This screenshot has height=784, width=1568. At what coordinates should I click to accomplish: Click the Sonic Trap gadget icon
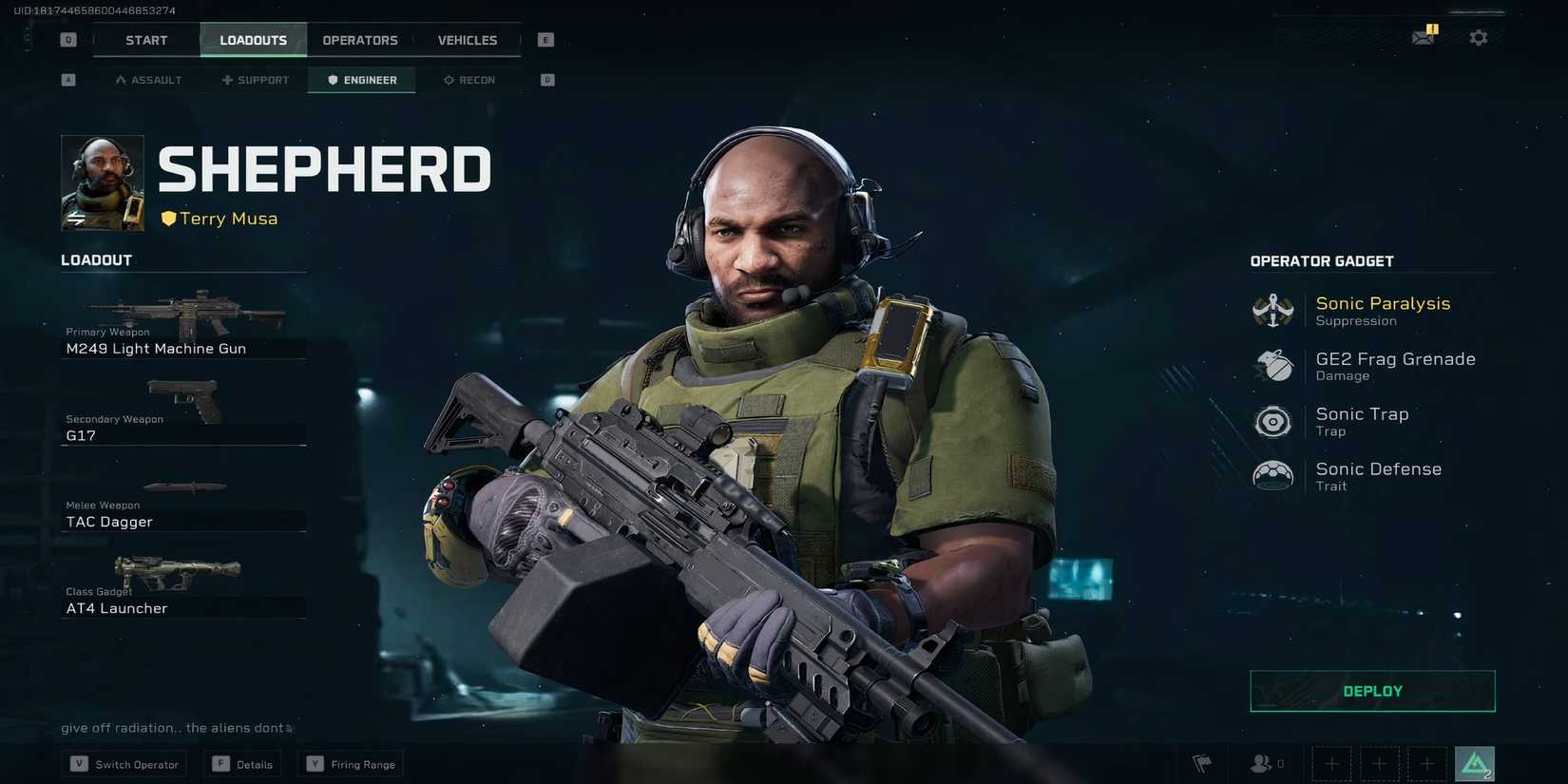point(1272,421)
